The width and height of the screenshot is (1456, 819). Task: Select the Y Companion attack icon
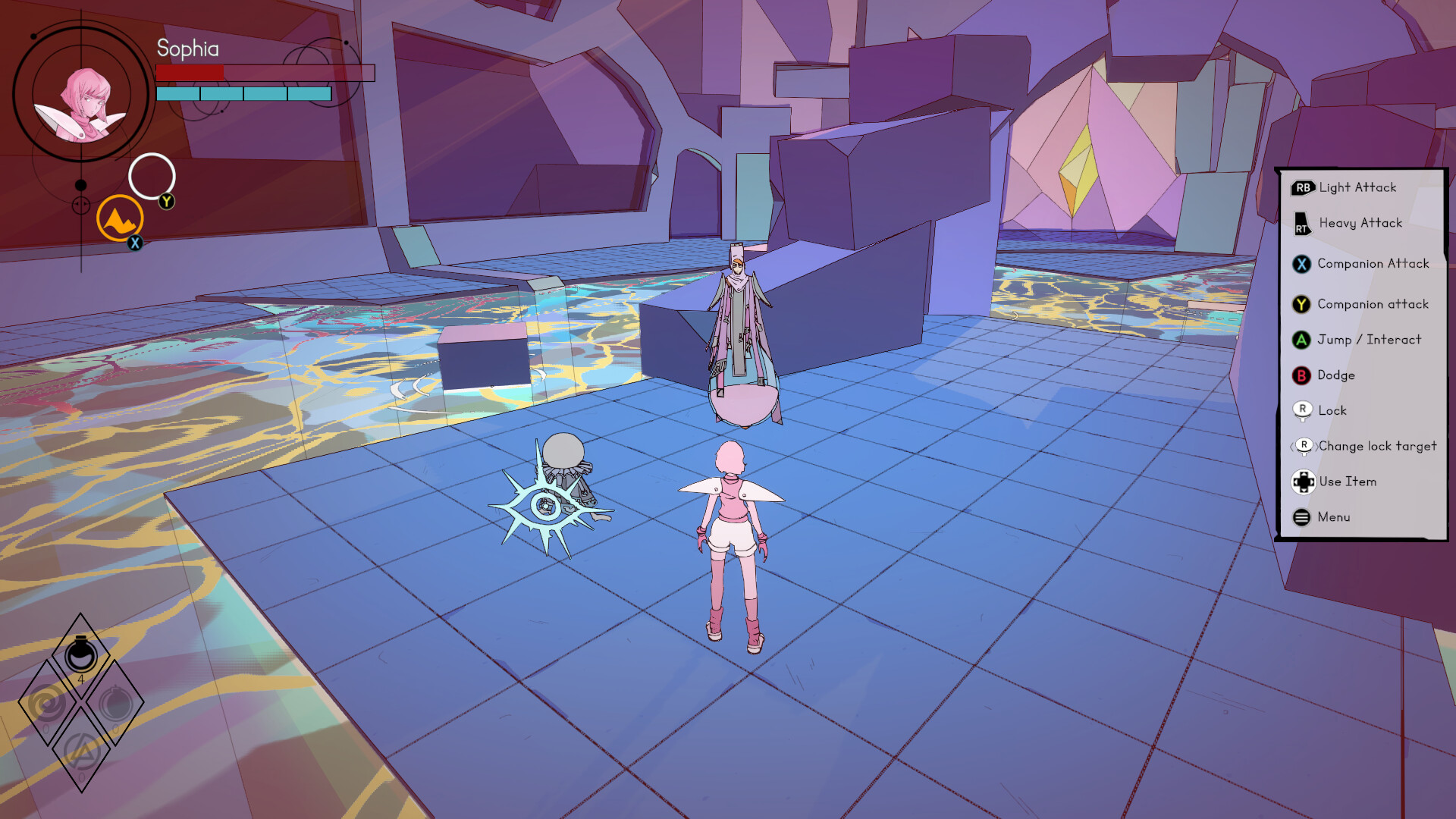point(1303,304)
